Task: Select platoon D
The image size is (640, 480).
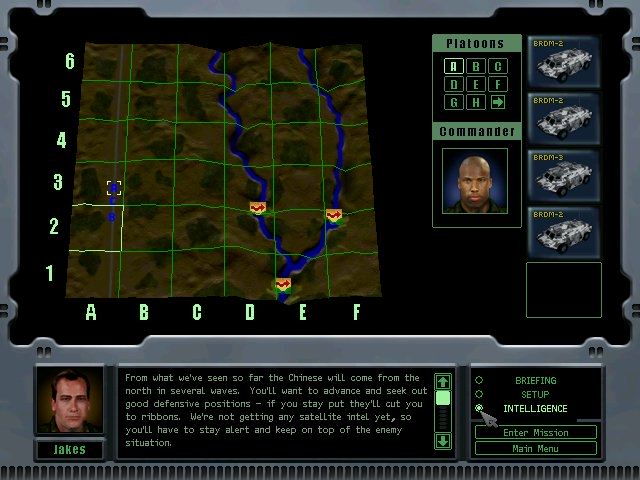Action: [454, 85]
